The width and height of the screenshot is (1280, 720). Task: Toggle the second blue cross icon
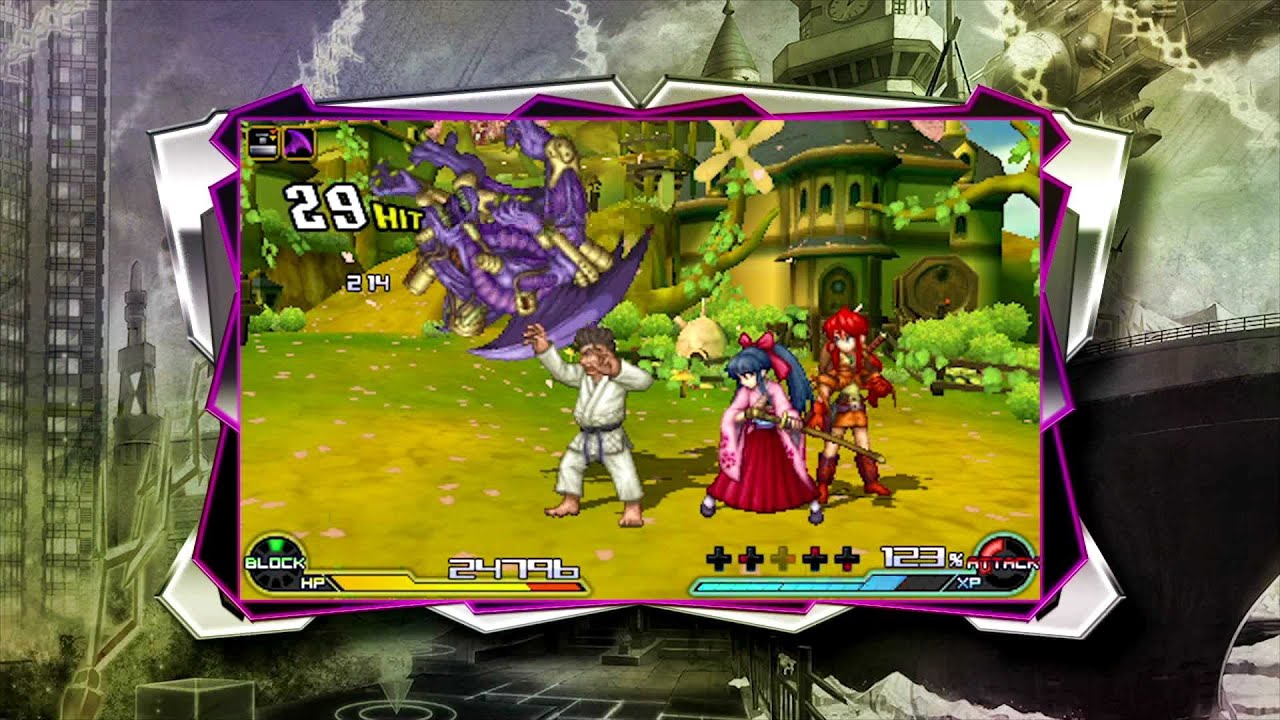point(750,557)
